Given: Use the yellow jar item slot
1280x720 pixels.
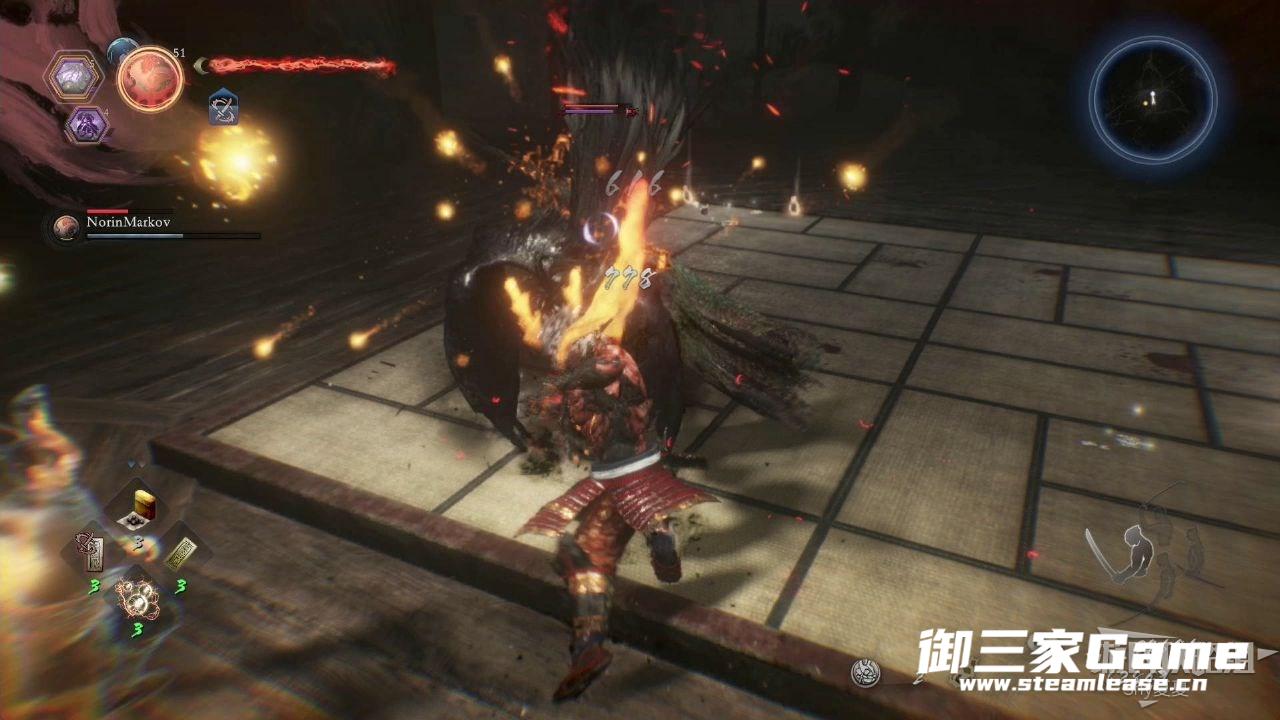Looking at the screenshot, I should pyautogui.click(x=137, y=507).
